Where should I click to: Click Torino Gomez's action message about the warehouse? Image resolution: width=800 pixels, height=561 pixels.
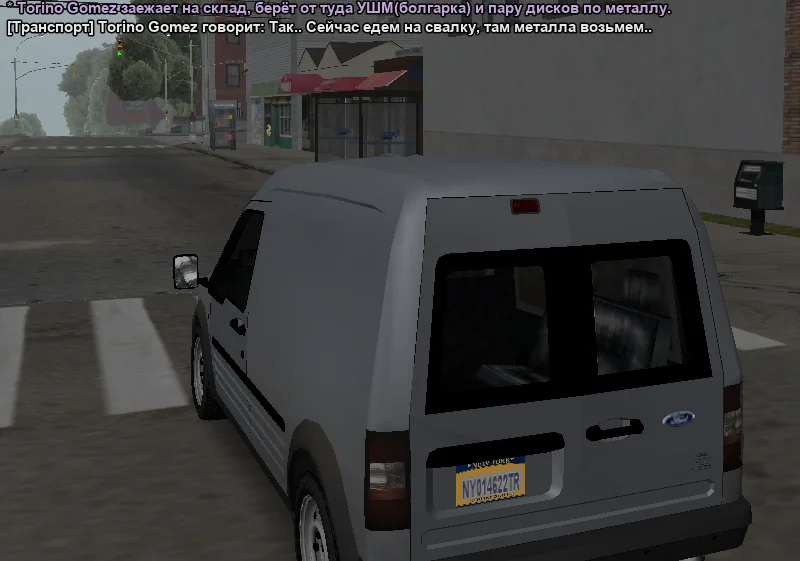[x=338, y=9]
